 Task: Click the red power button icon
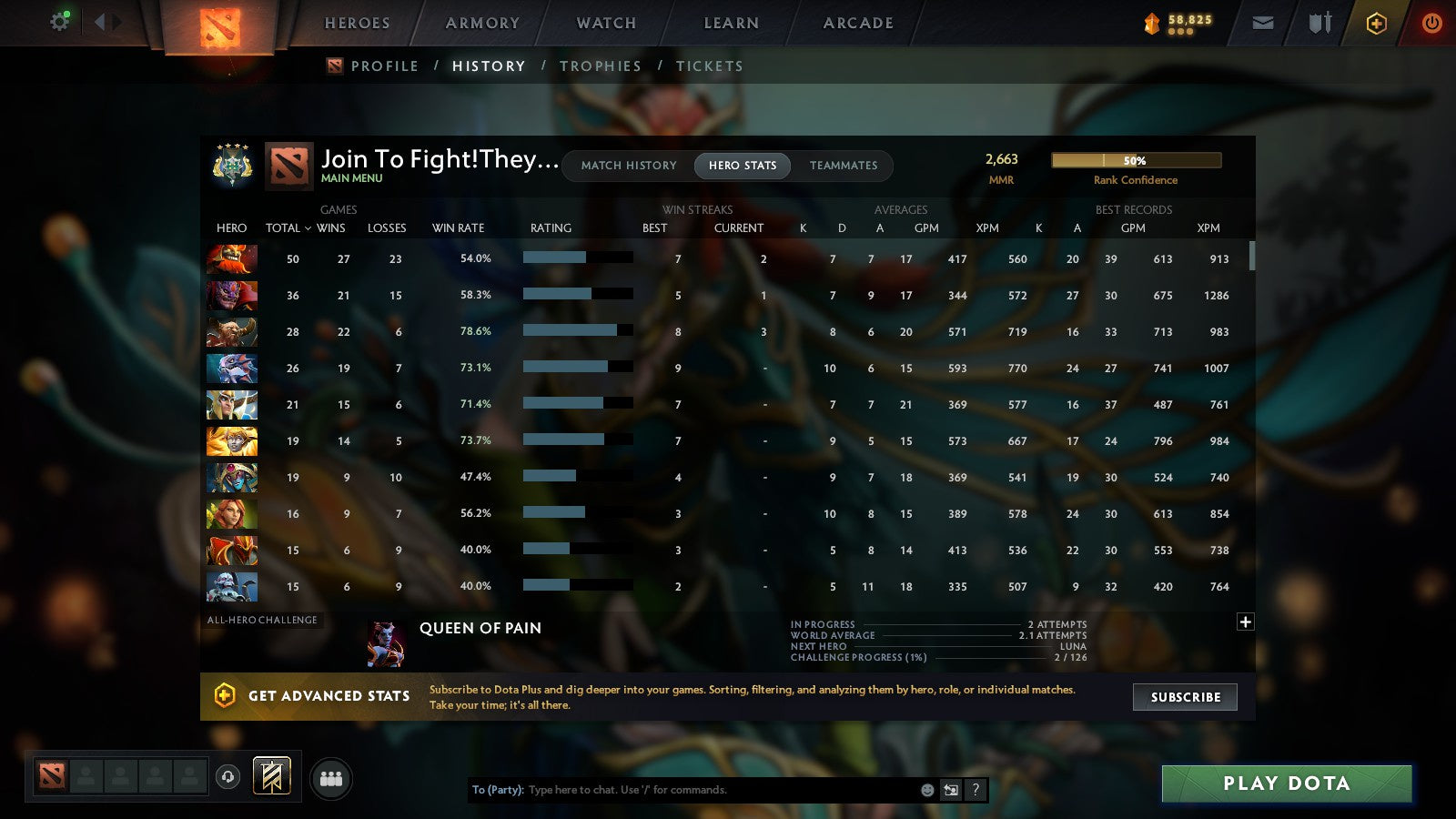click(x=1431, y=23)
